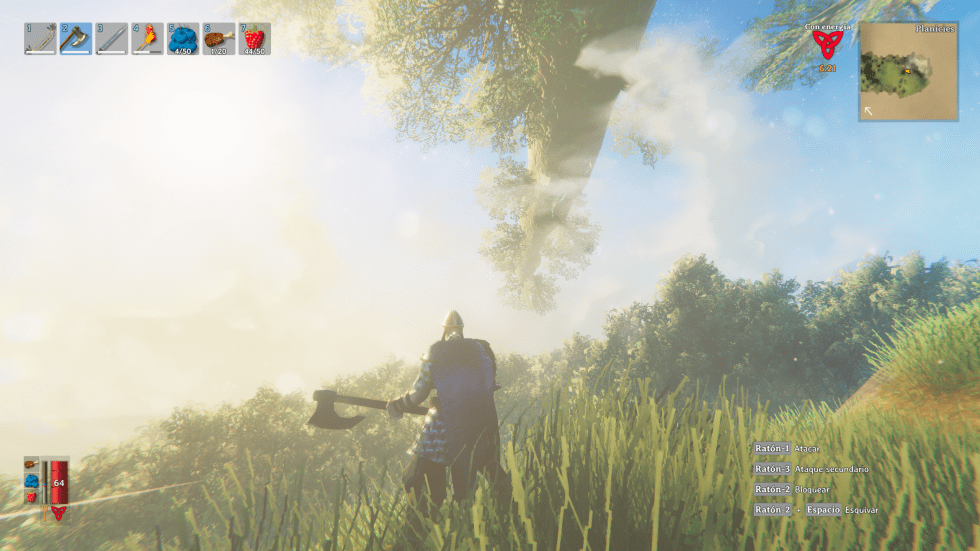The image size is (980, 551).
Task: Click the cooked meat food buff icon
Action: tap(32, 465)
